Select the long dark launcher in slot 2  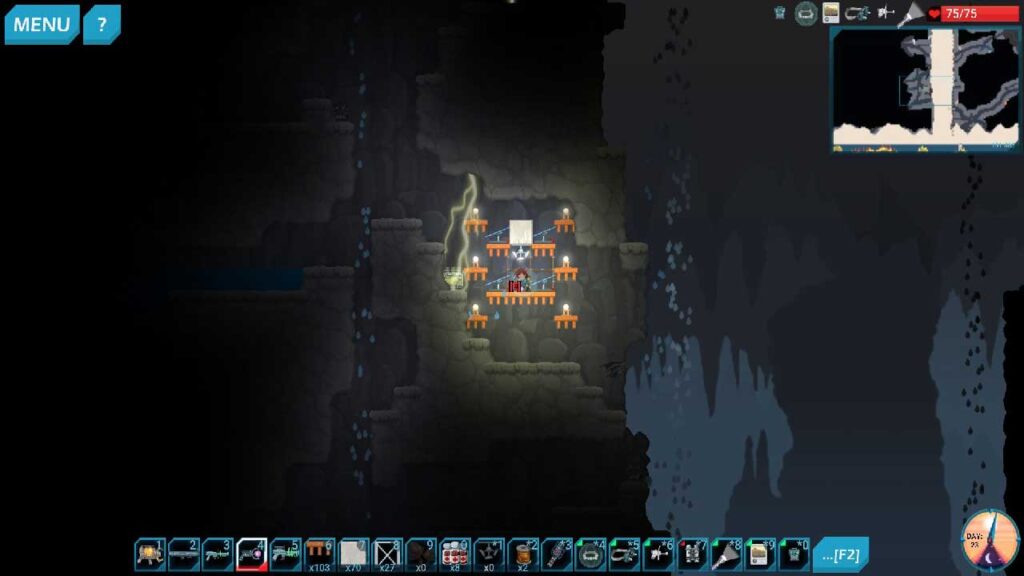(x=184, y=553)
